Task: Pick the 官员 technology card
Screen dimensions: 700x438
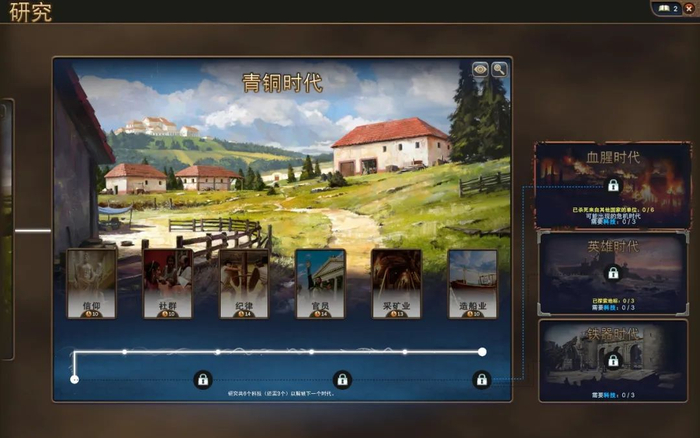Action: 320,284
